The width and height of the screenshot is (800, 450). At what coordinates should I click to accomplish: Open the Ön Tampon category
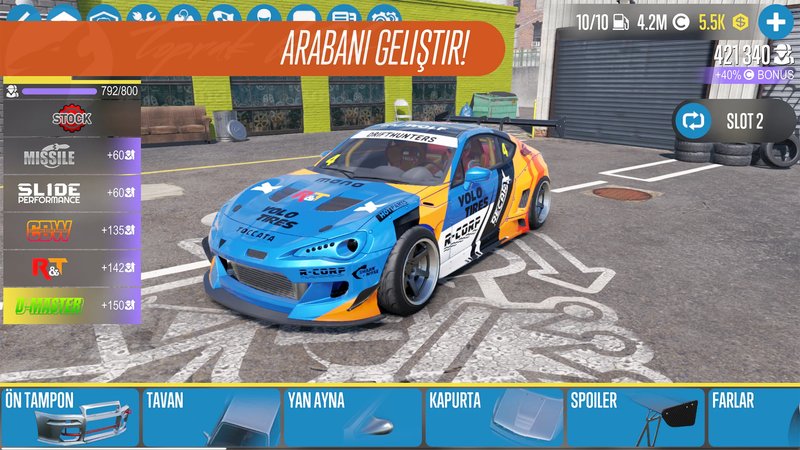click(x=68, y=417)
